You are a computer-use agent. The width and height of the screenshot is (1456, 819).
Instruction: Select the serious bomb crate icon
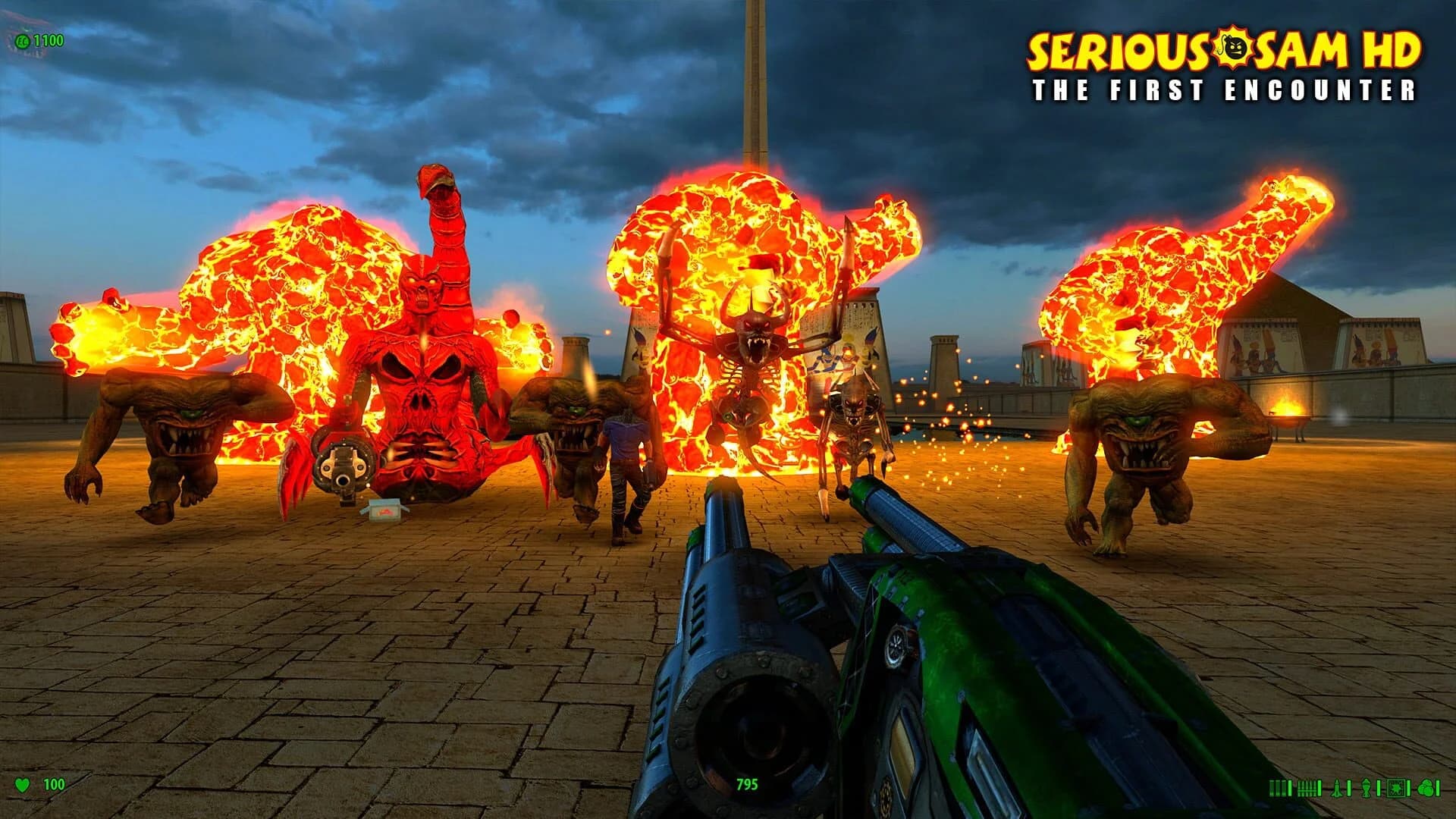coord(1396,789)
